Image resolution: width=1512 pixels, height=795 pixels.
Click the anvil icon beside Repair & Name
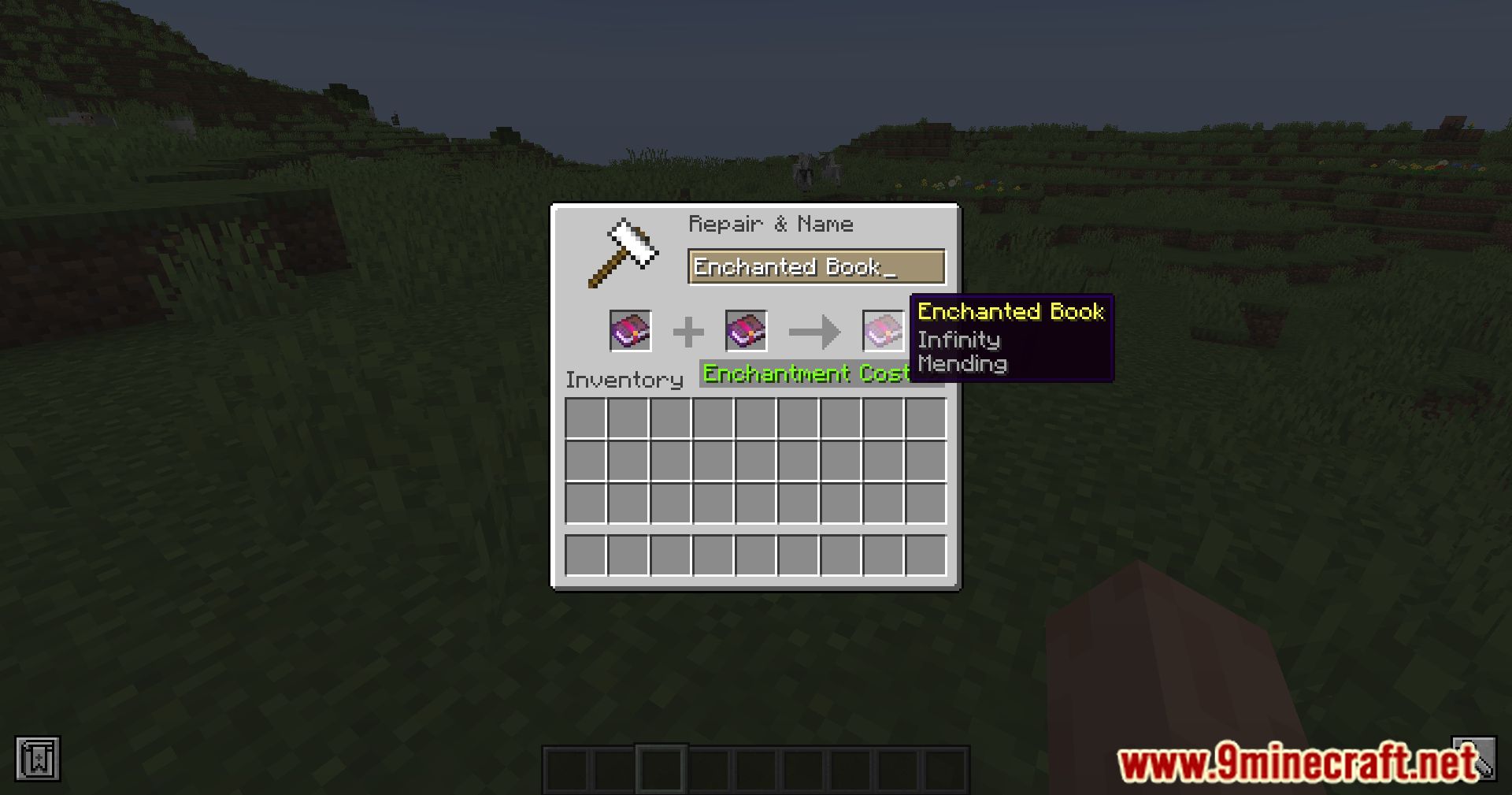tap(624, 252)
